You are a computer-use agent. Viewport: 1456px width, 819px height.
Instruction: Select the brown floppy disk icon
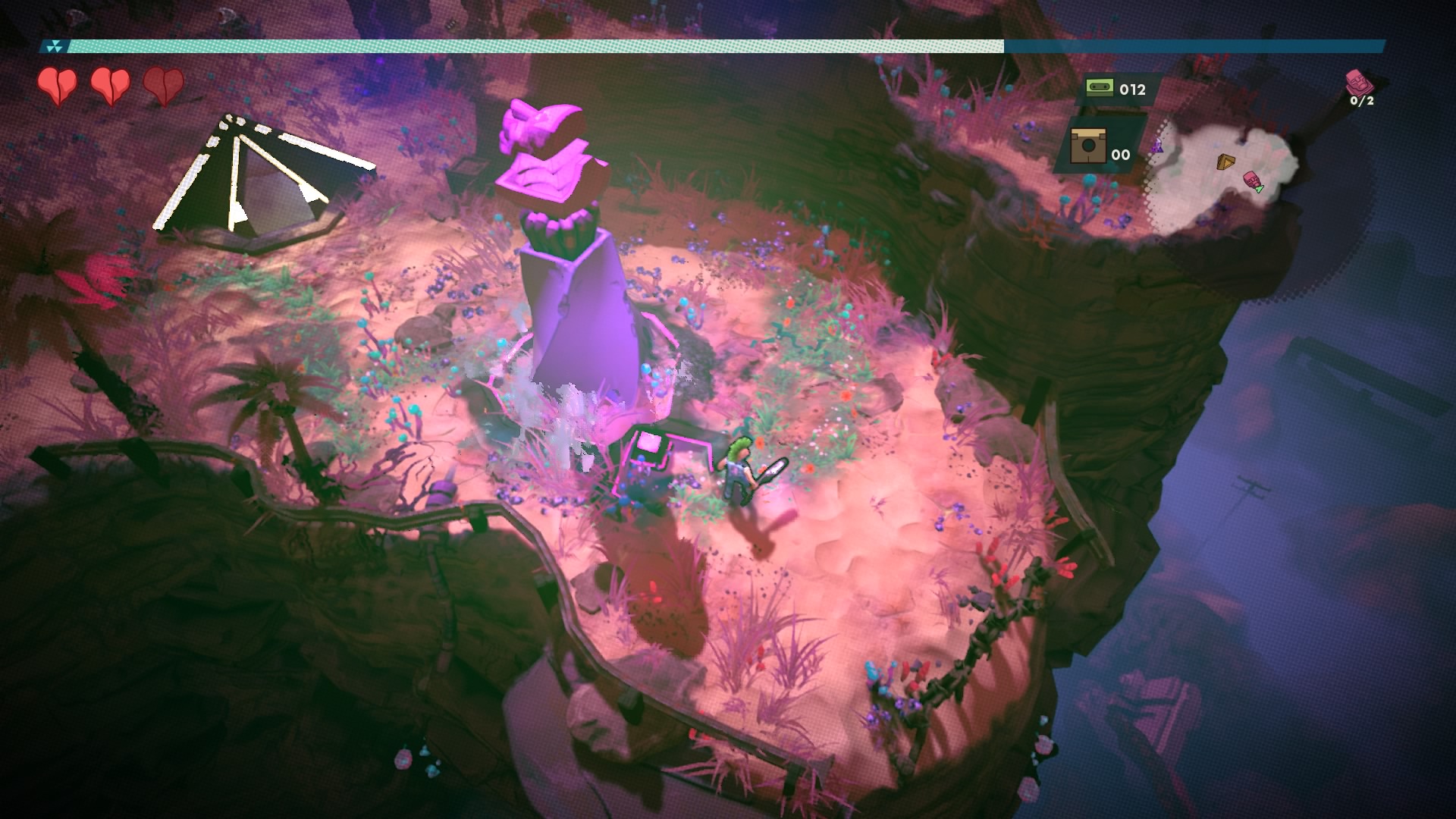[1087, 146]
